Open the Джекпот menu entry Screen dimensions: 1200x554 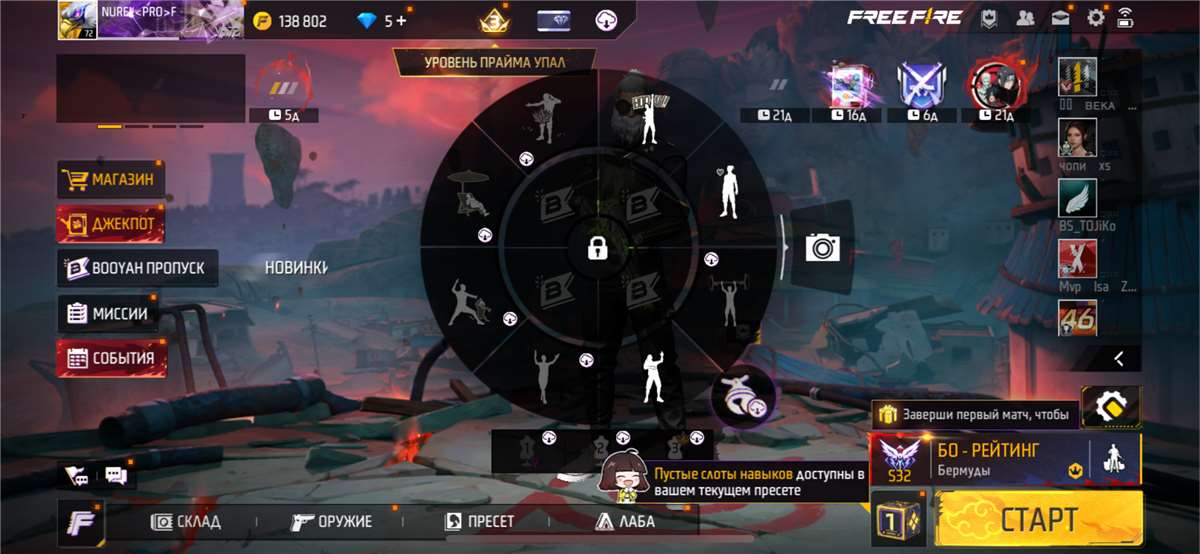point(112,224)
